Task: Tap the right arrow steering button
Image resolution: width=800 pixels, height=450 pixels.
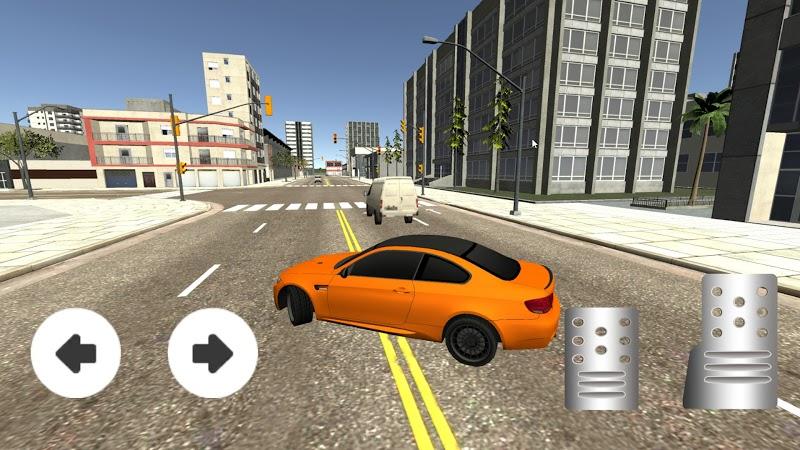Action: (212, 353)
